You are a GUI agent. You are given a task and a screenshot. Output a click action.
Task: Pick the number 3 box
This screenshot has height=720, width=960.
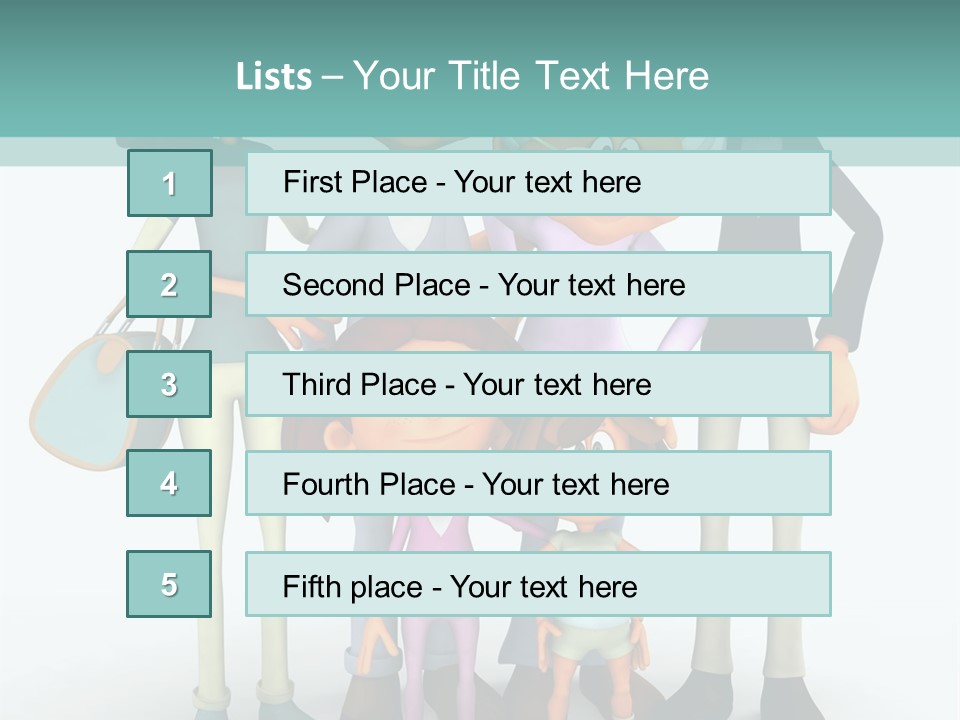[x=169, y=384]
